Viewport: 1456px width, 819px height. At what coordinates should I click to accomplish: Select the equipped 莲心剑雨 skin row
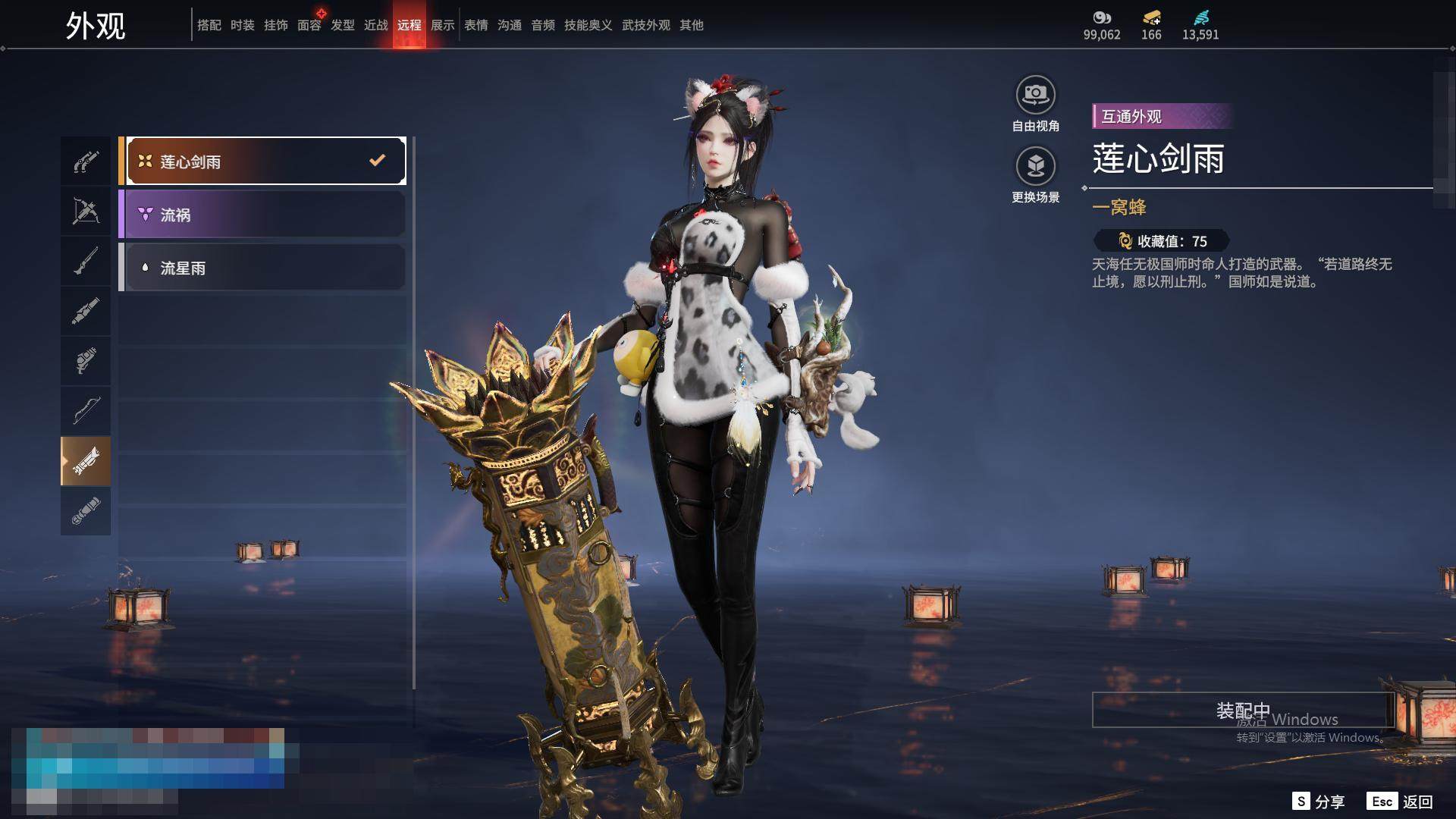(x=262, y=161)
